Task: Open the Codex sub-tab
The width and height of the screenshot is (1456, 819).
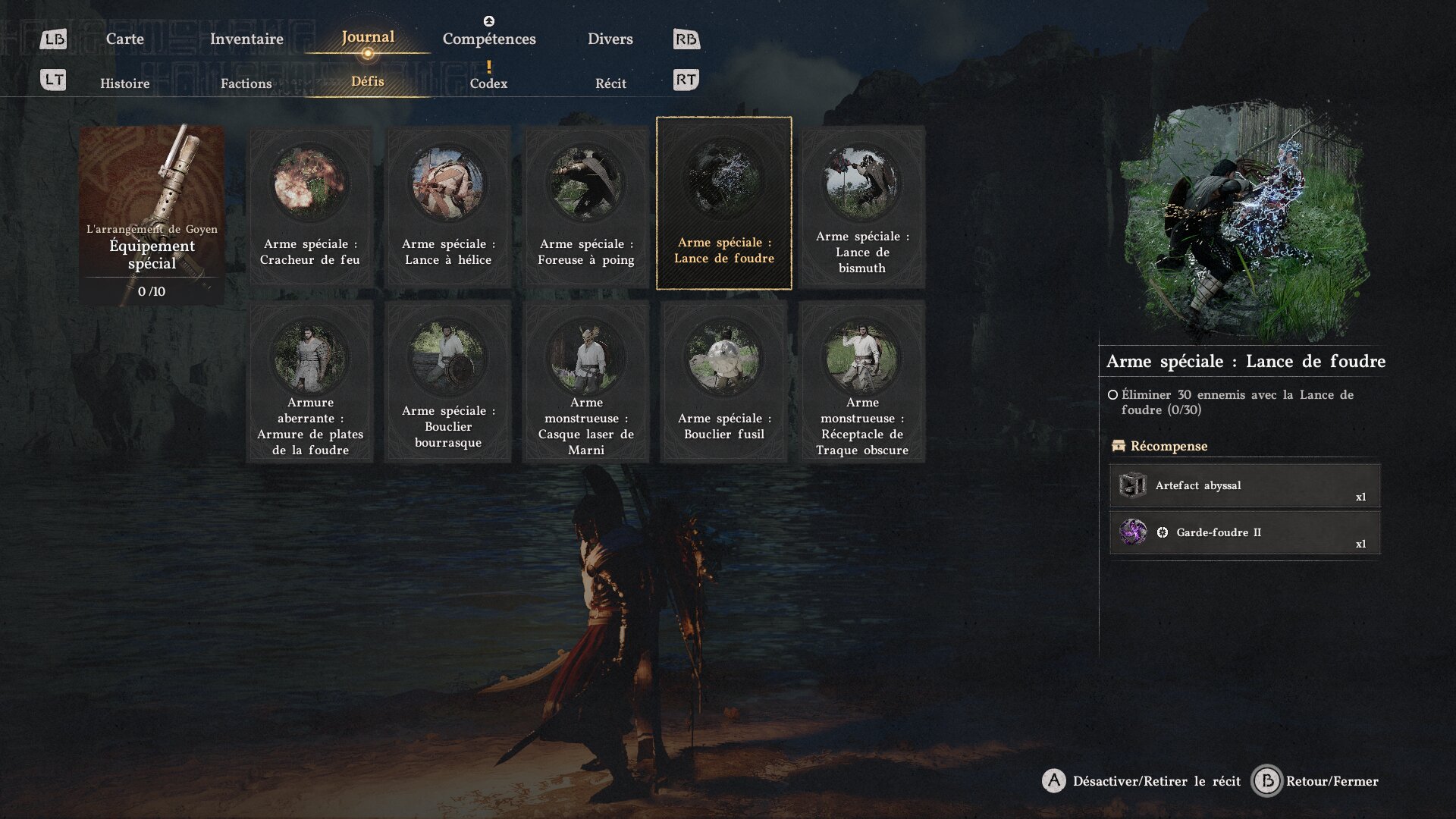Action: pos(488,83)
